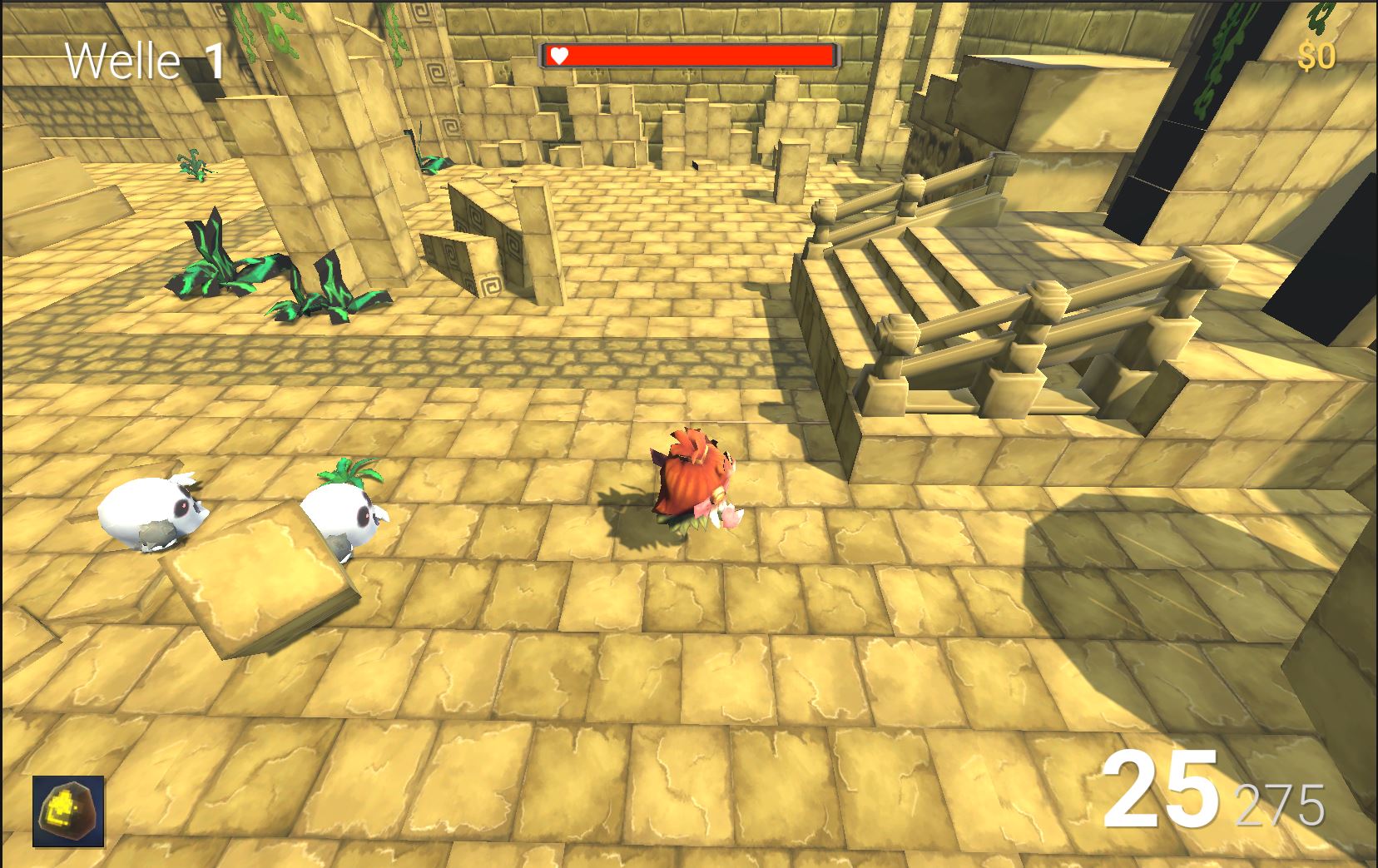Select the glowing yellow stone item slot
The image size is (1378, 868).
(x=68, y=811)
